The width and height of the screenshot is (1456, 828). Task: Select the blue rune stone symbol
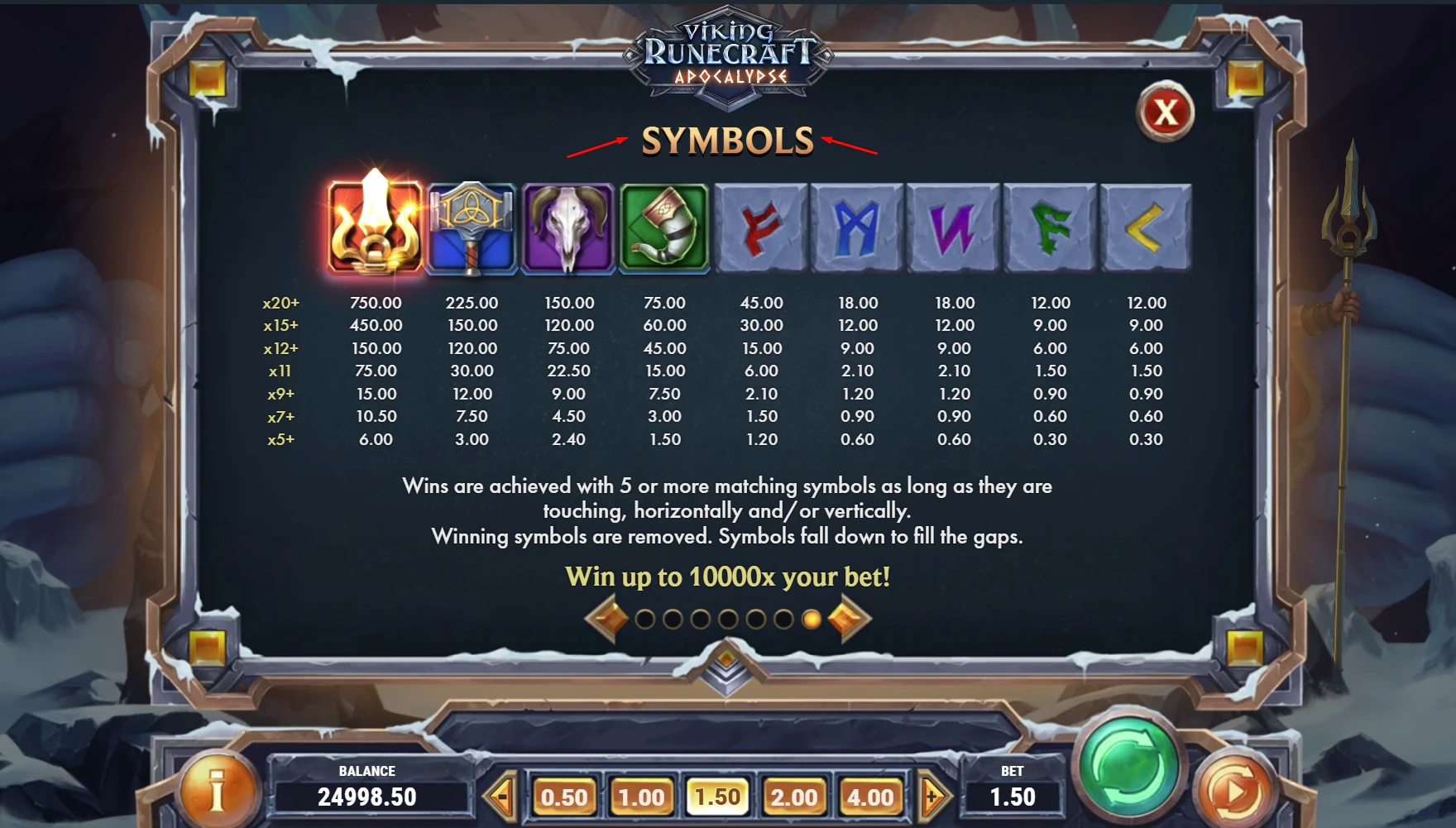[857, 225]
